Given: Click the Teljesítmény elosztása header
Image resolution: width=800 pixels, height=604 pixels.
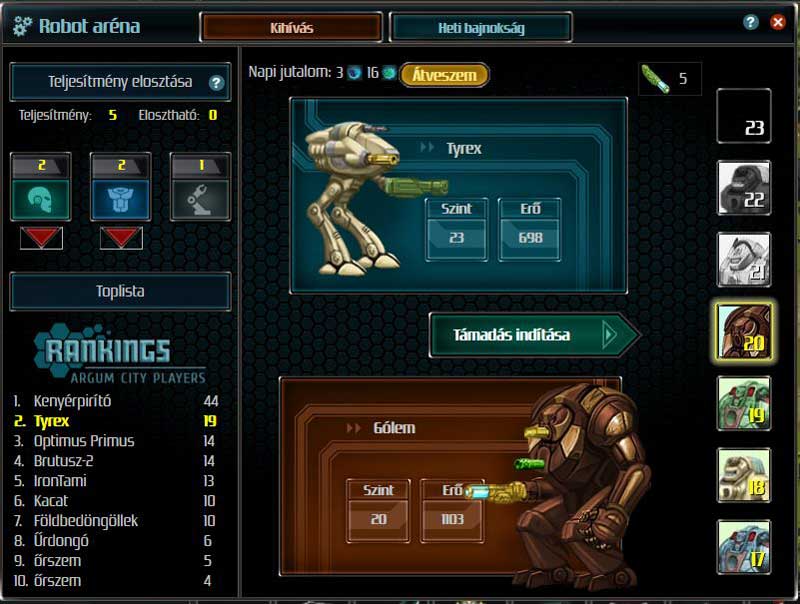Looking at the screenshot, I should [119, 83].
